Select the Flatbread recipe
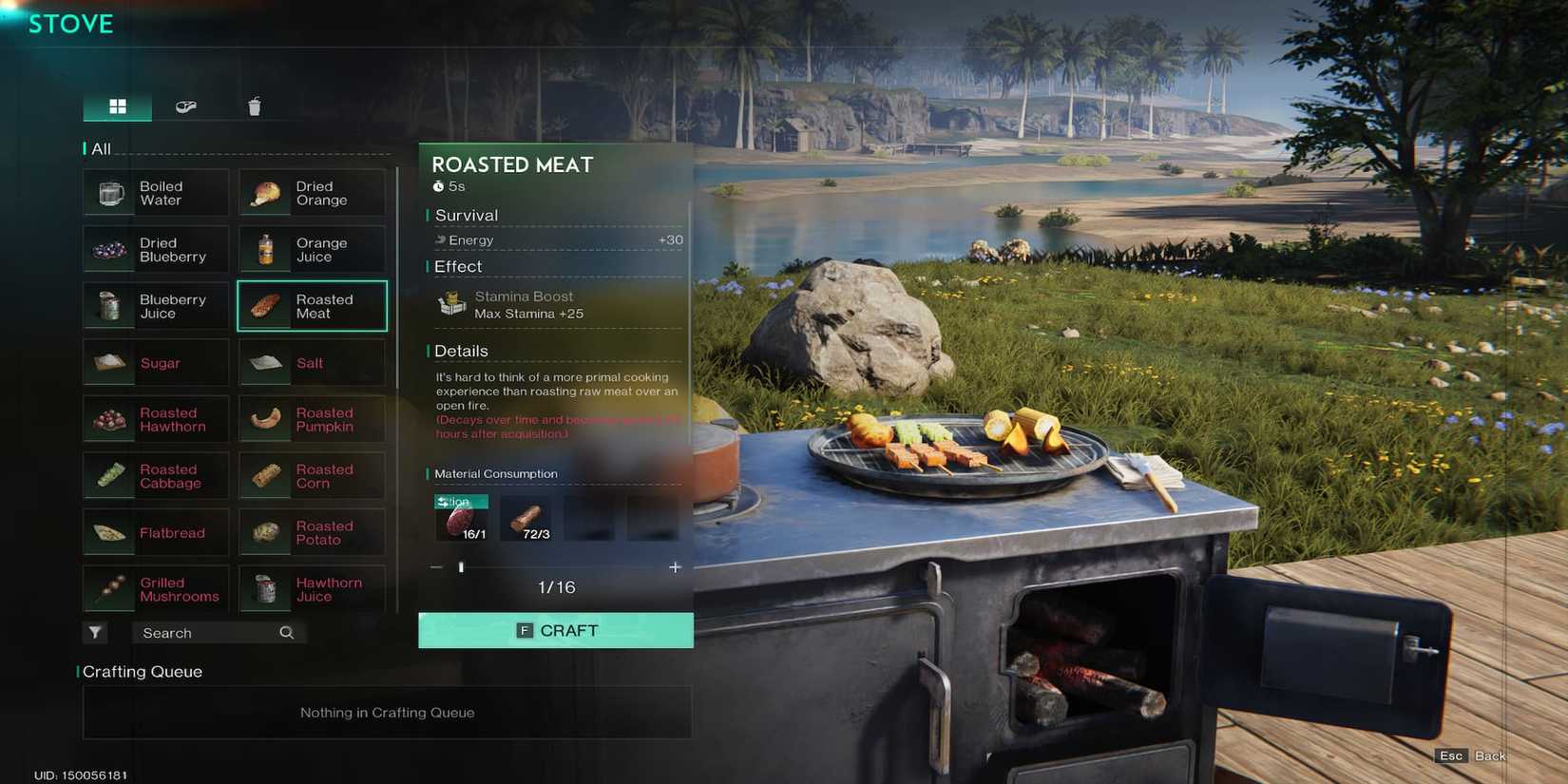 point(155,532)
